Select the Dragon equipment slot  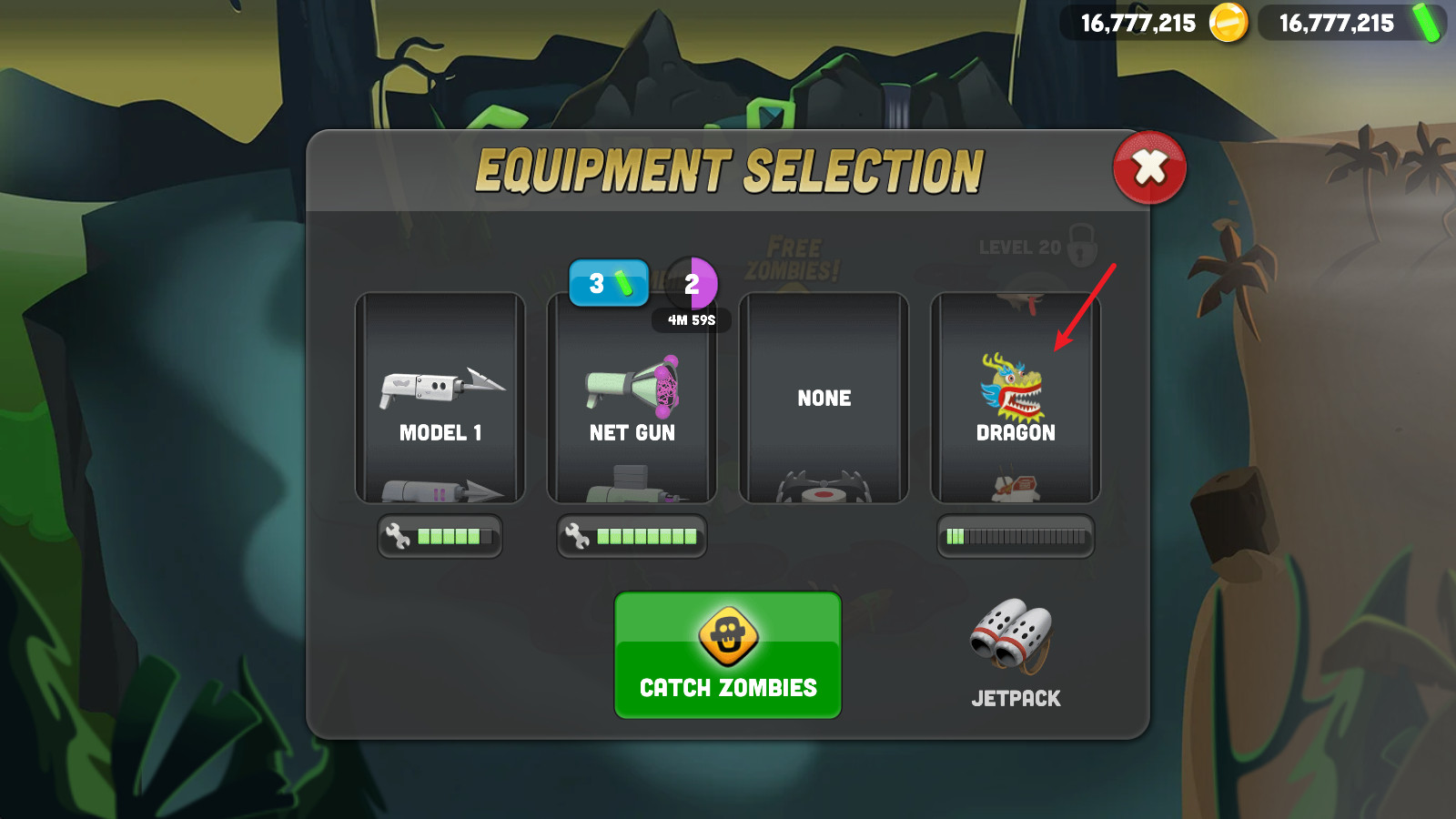1016,398
